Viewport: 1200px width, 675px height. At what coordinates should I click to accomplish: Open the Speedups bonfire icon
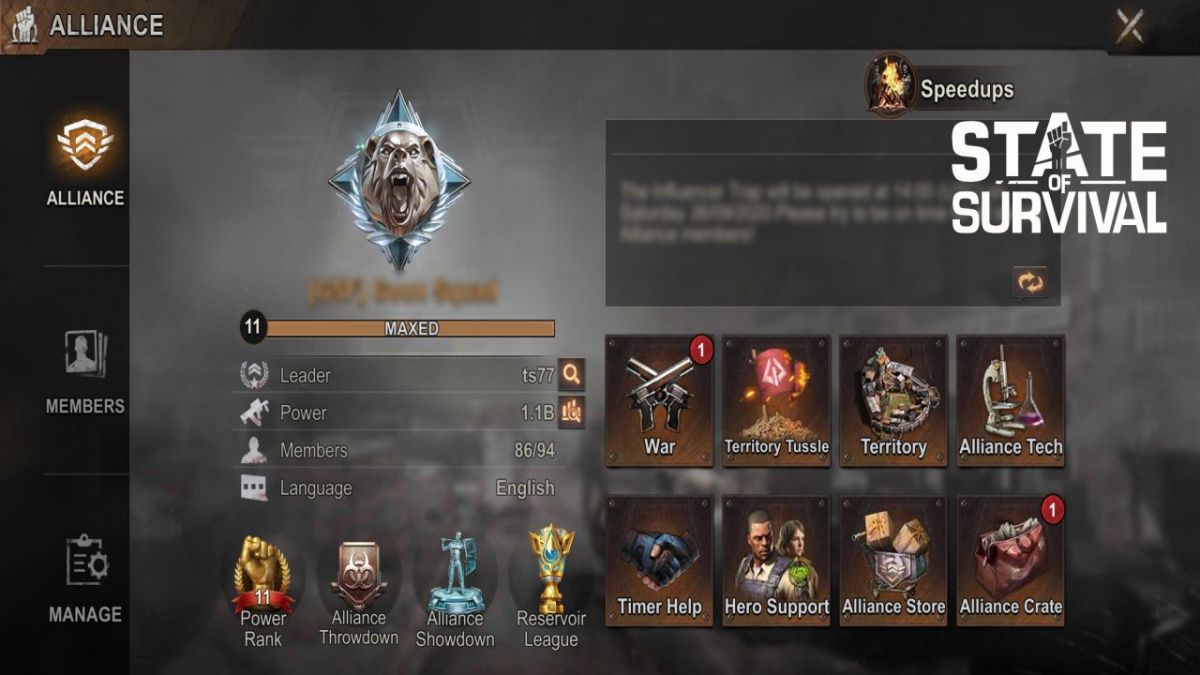(890, 85)
